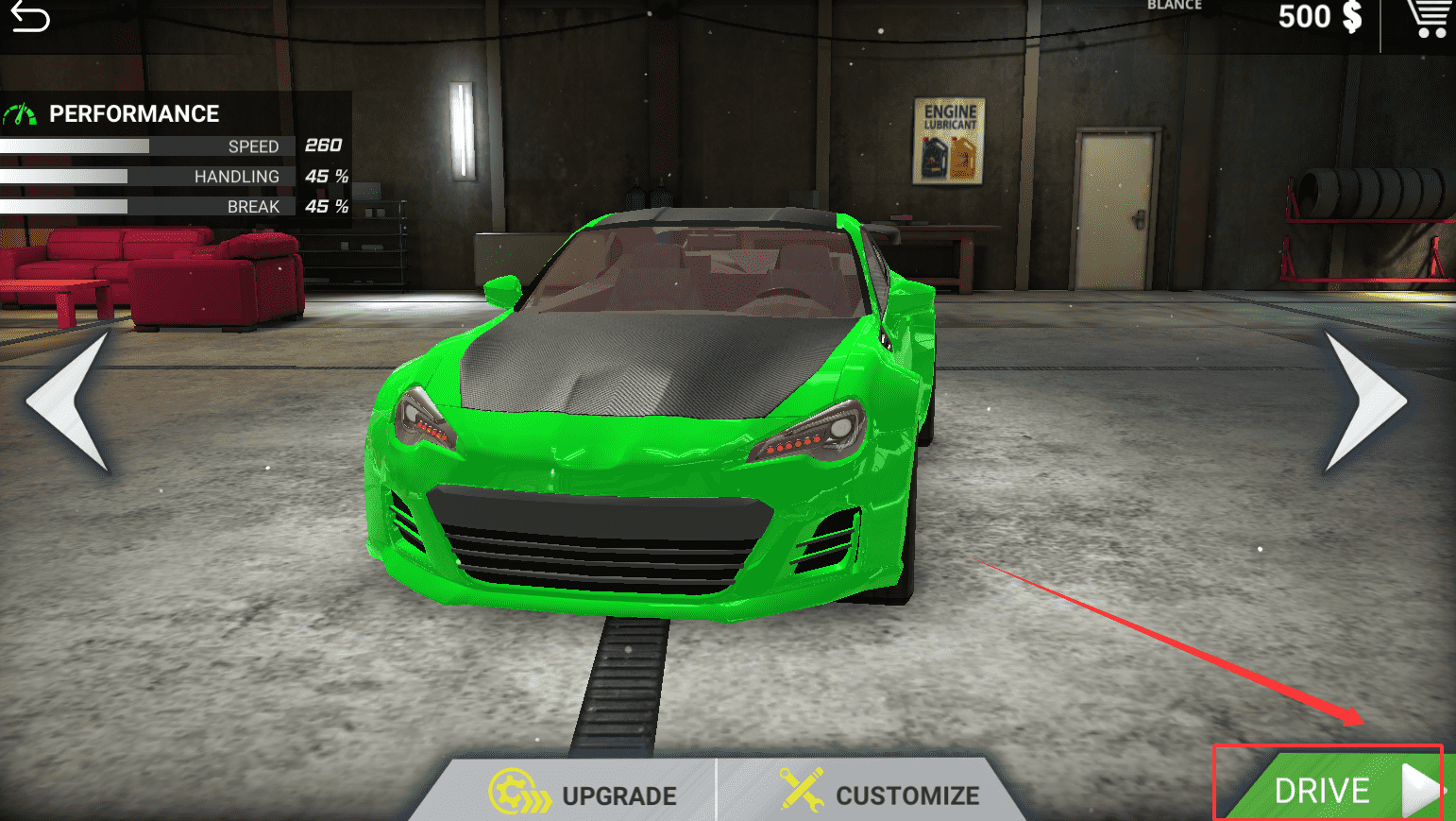Go back using the return arrow
The image size is (1456, 821).
coord(29,17)
